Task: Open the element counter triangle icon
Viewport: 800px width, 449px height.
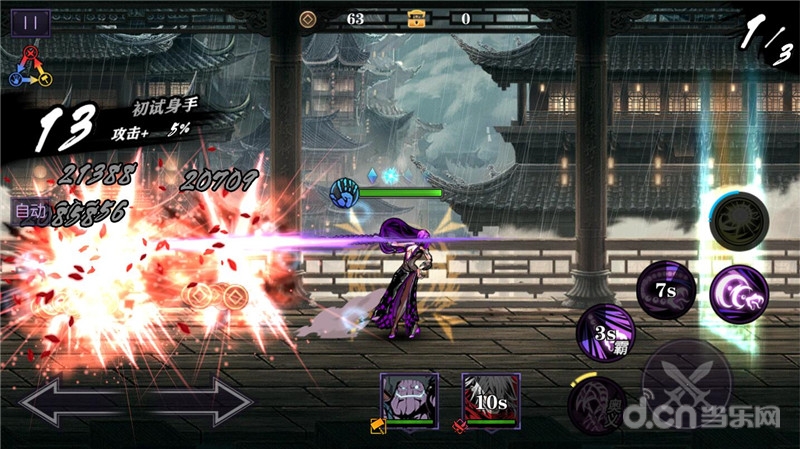Action: pyautogui.click(x=30, y=66)
